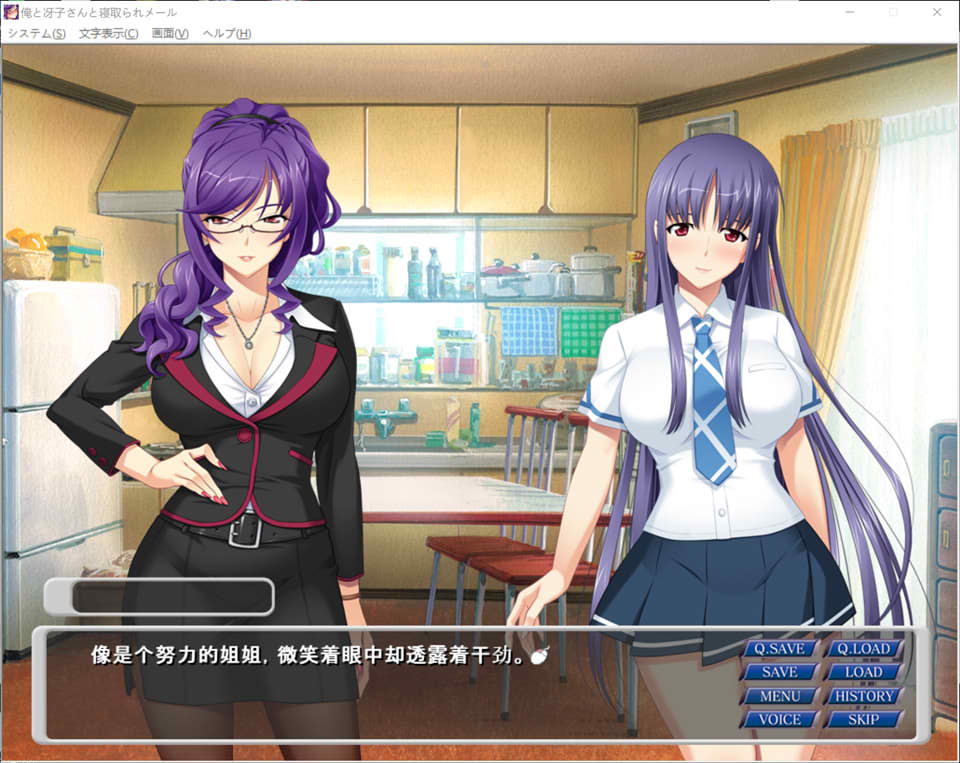Screen dimensions: 960x763
Task: Open the 画面(V) menu
Action: 170,33
